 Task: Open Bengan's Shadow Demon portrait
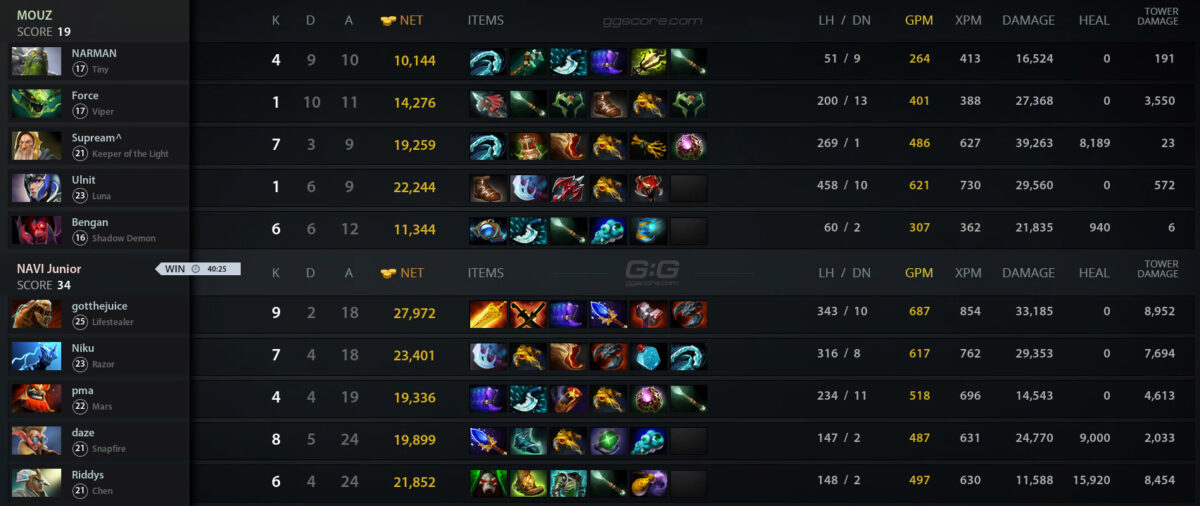pyautogui.click(x=36, y=230)
